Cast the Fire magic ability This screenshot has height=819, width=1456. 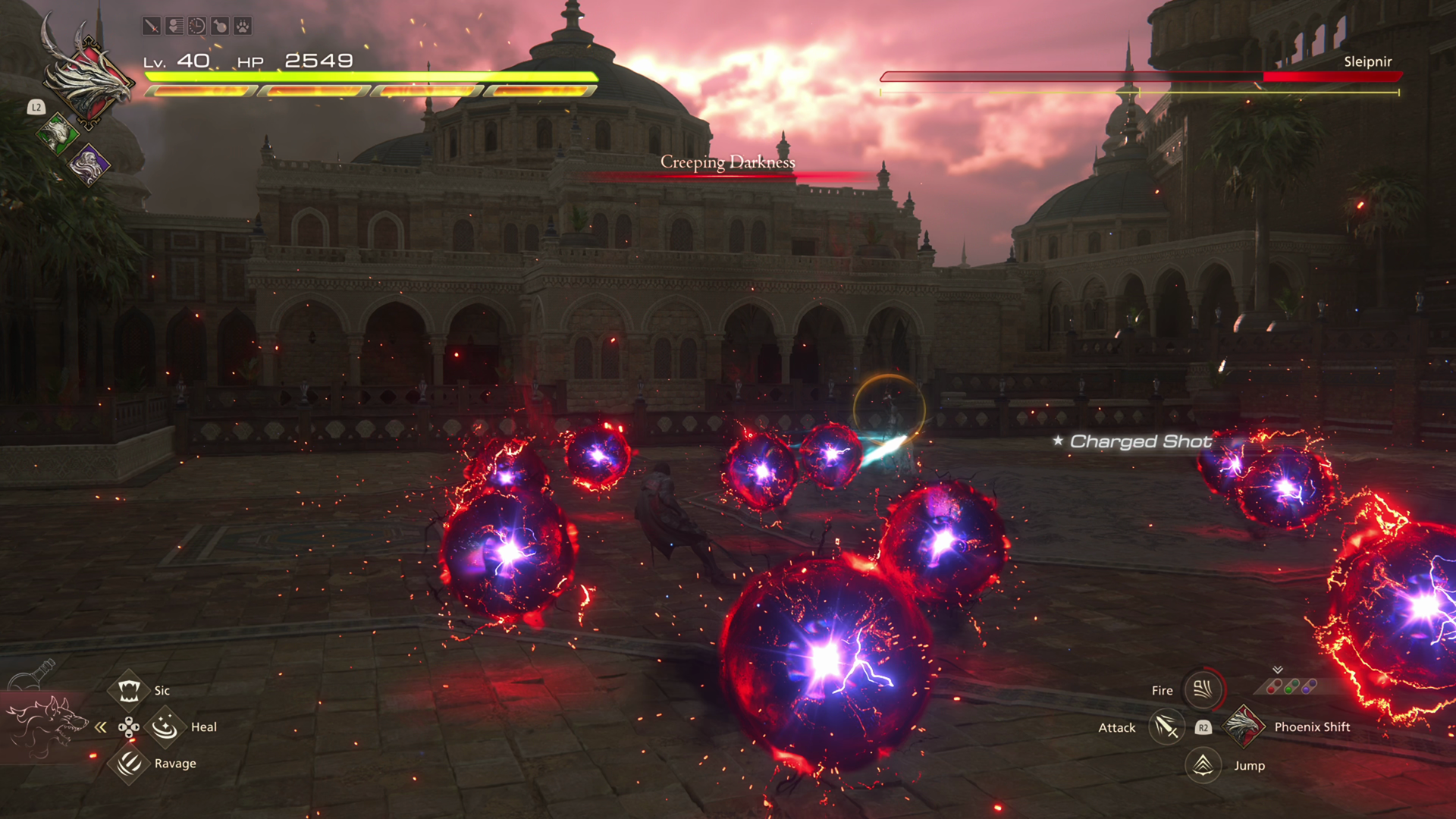click(x=1203, y=689)
